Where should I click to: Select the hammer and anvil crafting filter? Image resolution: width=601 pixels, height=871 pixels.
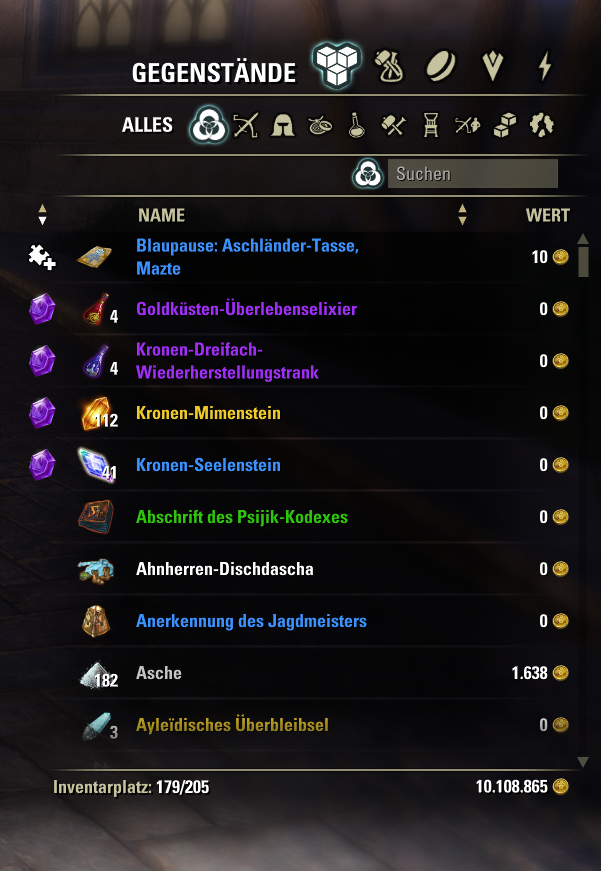click(x=393, y=126)
